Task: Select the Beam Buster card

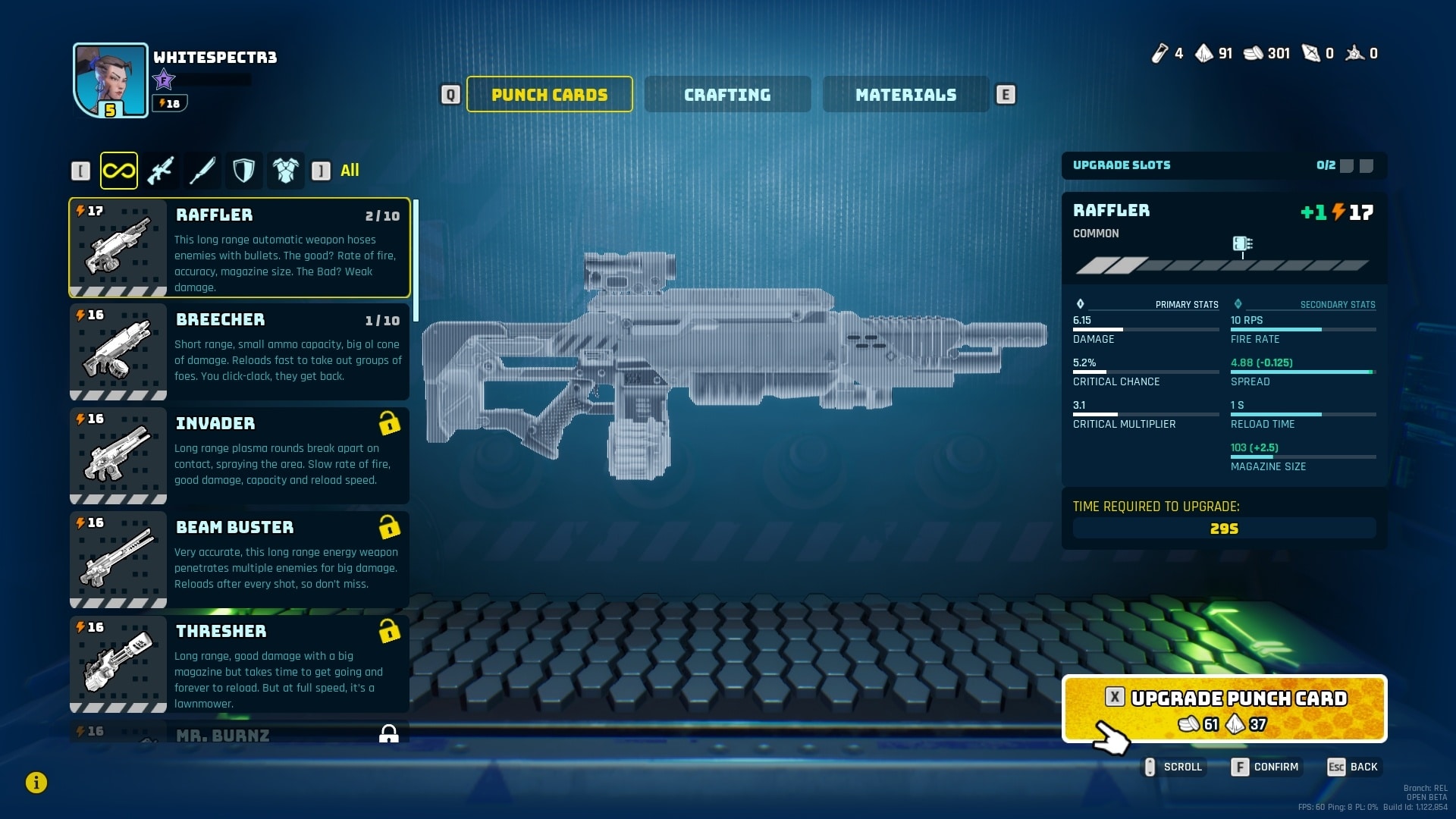Action: tap(240, 560)
